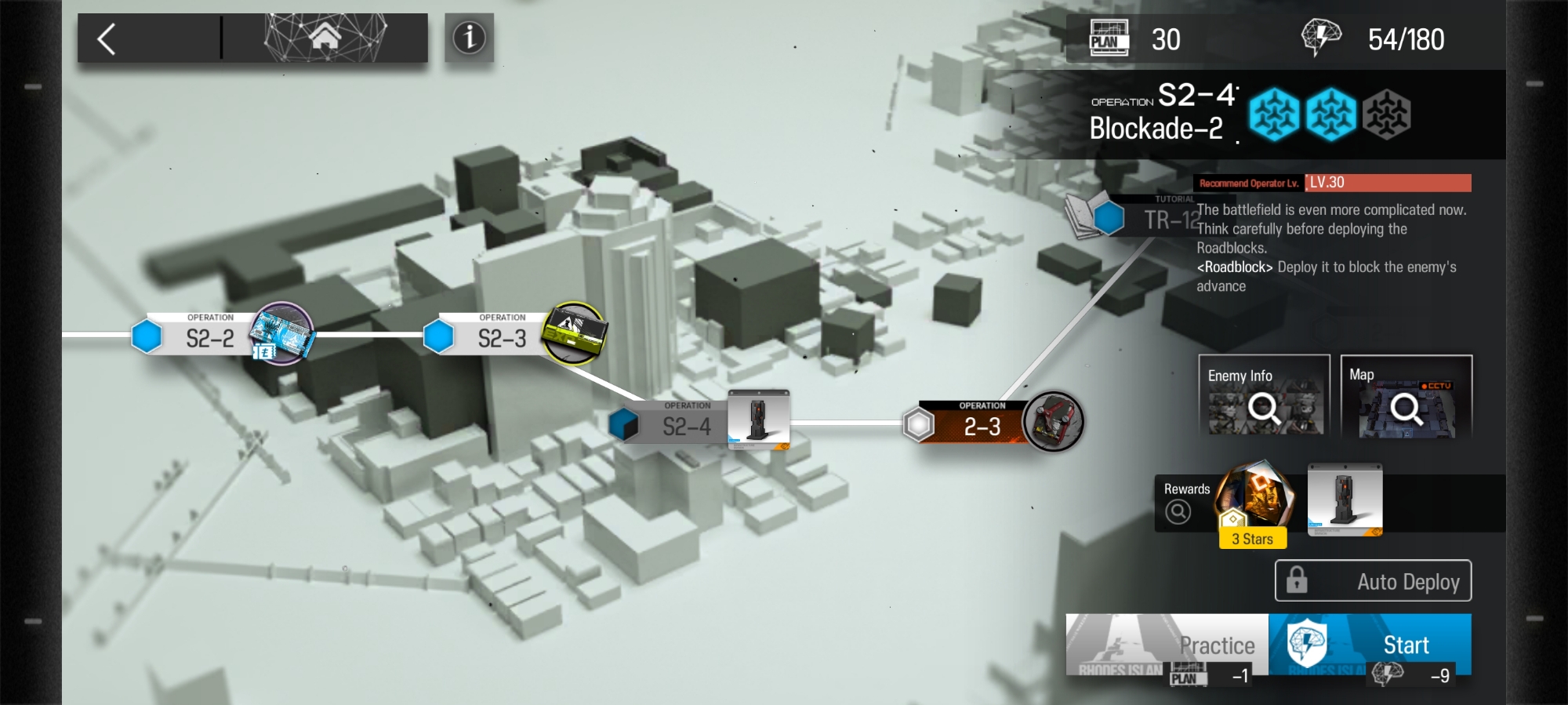Select operation S2-2 node
1568x705 pixels.
click(209, 338)
